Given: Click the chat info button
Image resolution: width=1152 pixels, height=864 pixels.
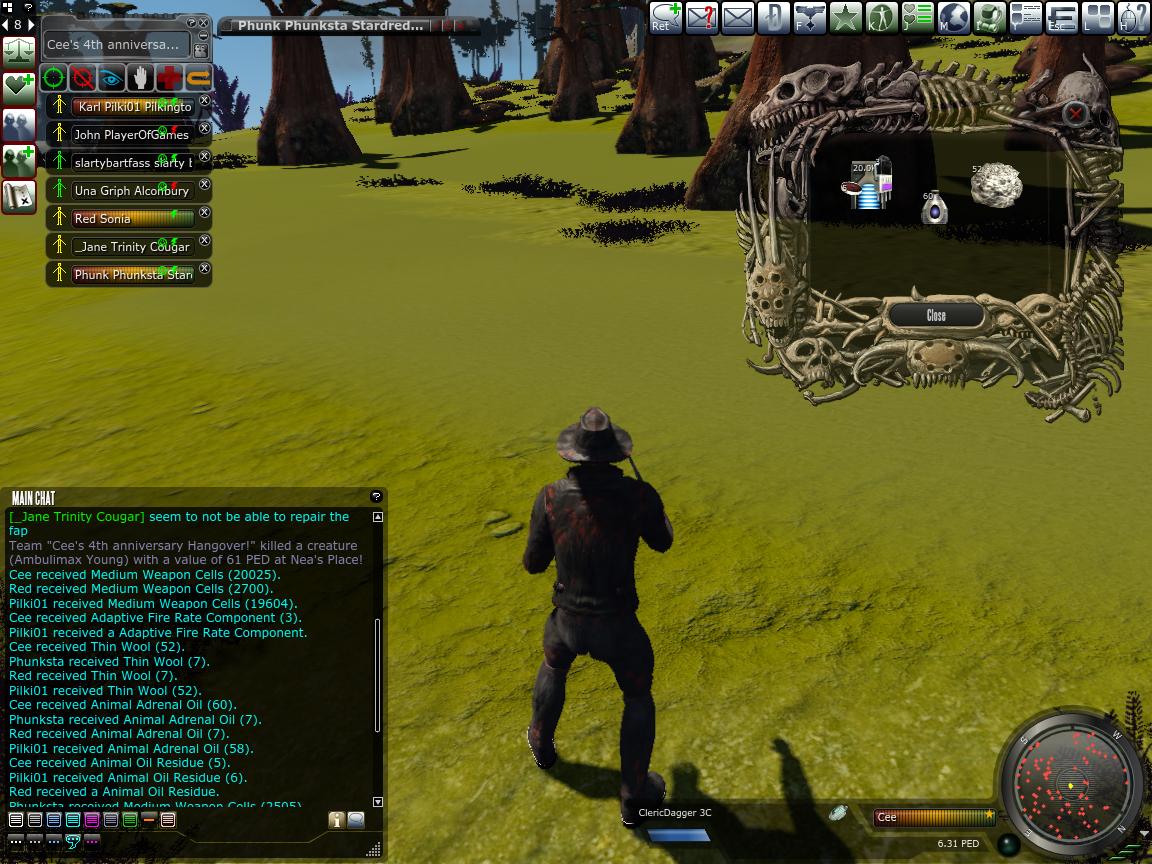Looking at the screenshot, I should point(336,820).
